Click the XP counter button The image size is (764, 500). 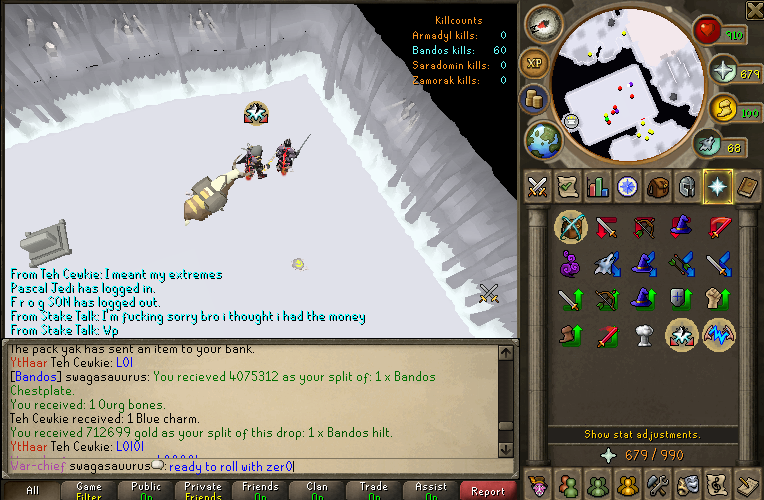(x=535, y=62)
